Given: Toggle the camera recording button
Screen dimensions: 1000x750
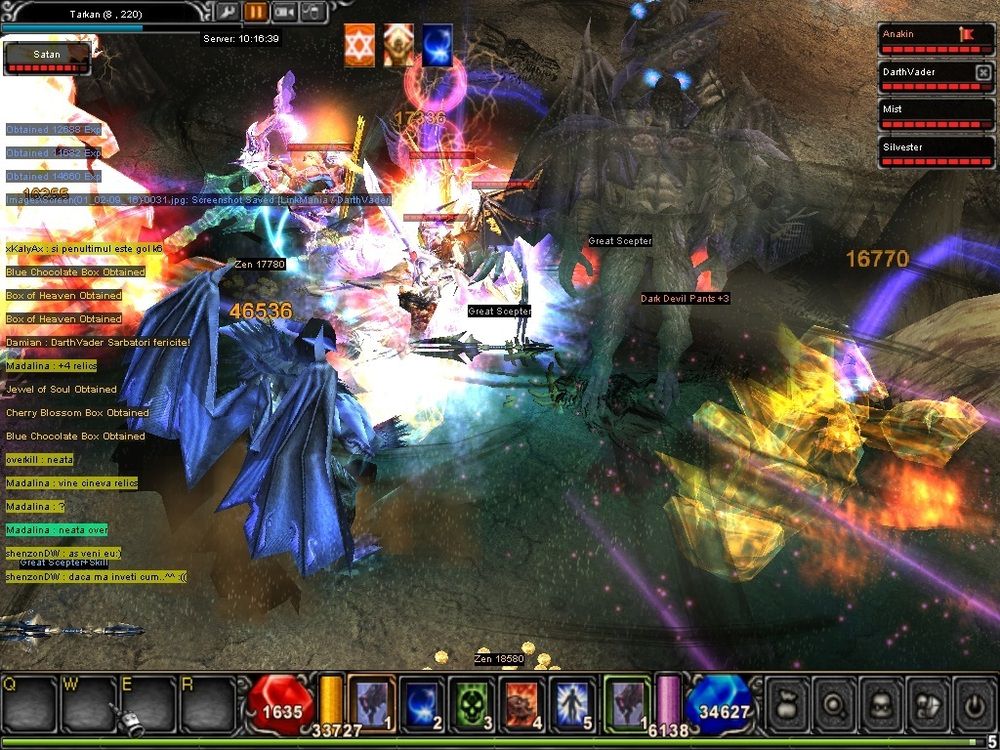Looking at the screenshot, I should (284, 12).
